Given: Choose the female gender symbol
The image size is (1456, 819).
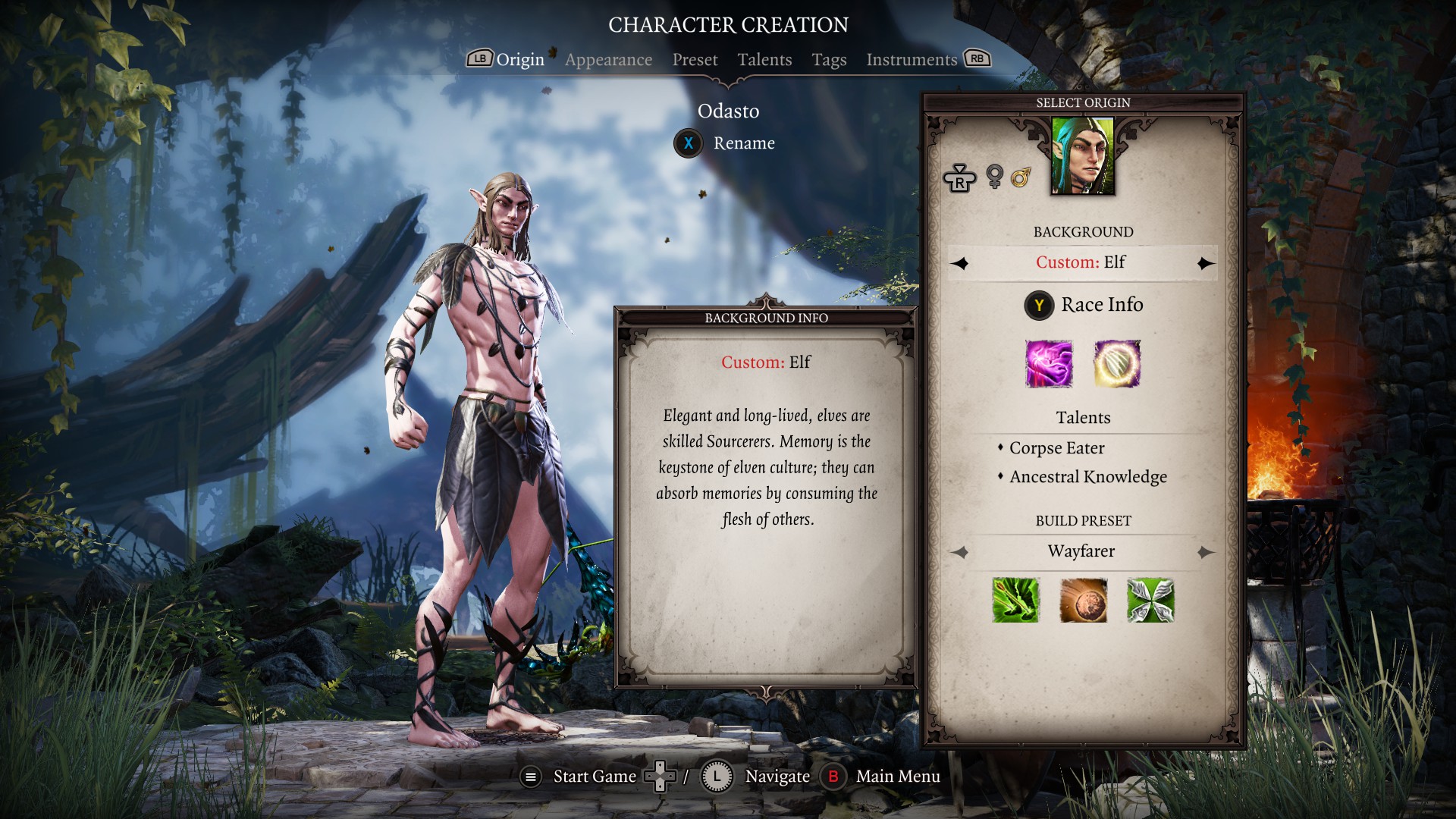Looking at the screenshot, I should [x=994, y=177].
